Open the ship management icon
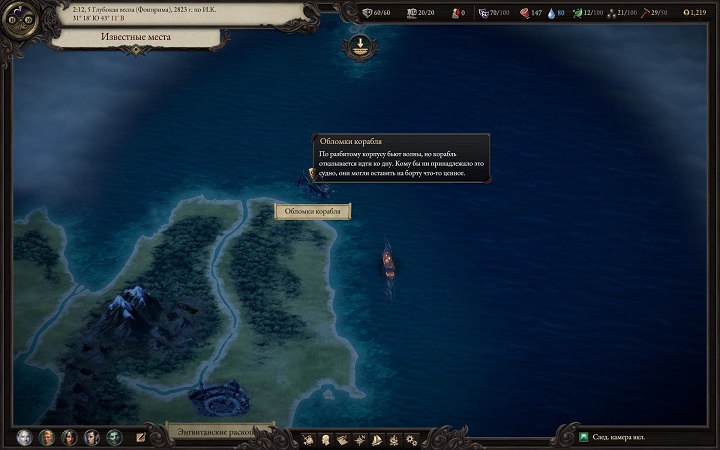This screenshot has width=720, height=450. [377, 439]
